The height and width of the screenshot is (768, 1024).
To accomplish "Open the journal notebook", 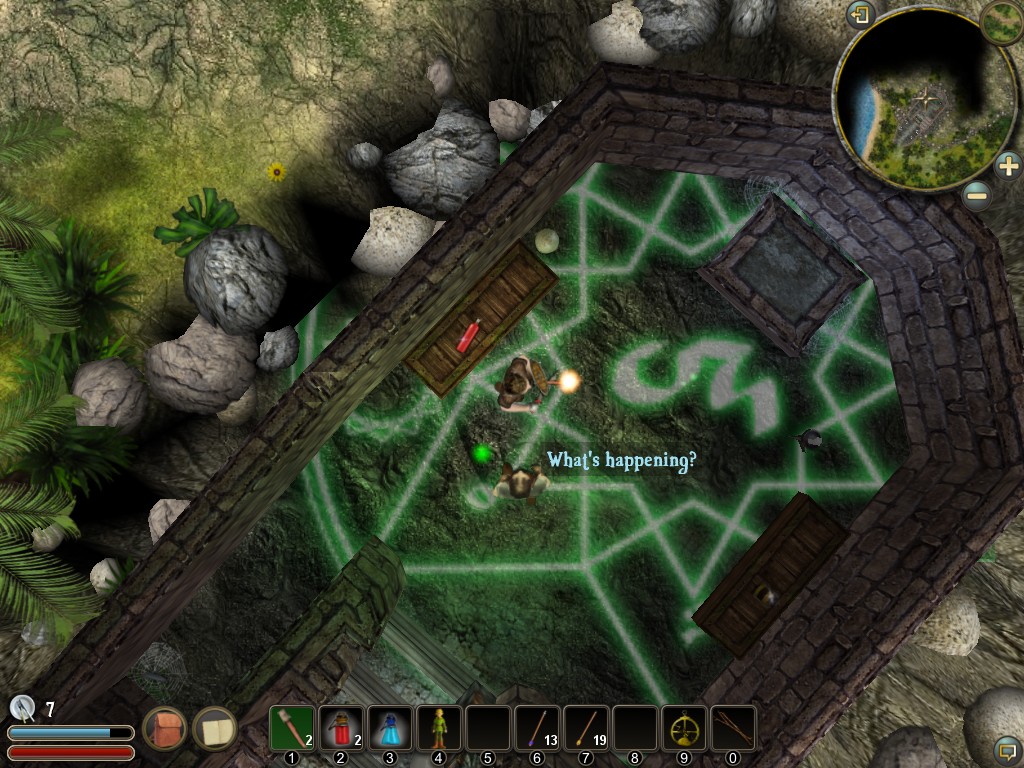I will pos(213,728).
